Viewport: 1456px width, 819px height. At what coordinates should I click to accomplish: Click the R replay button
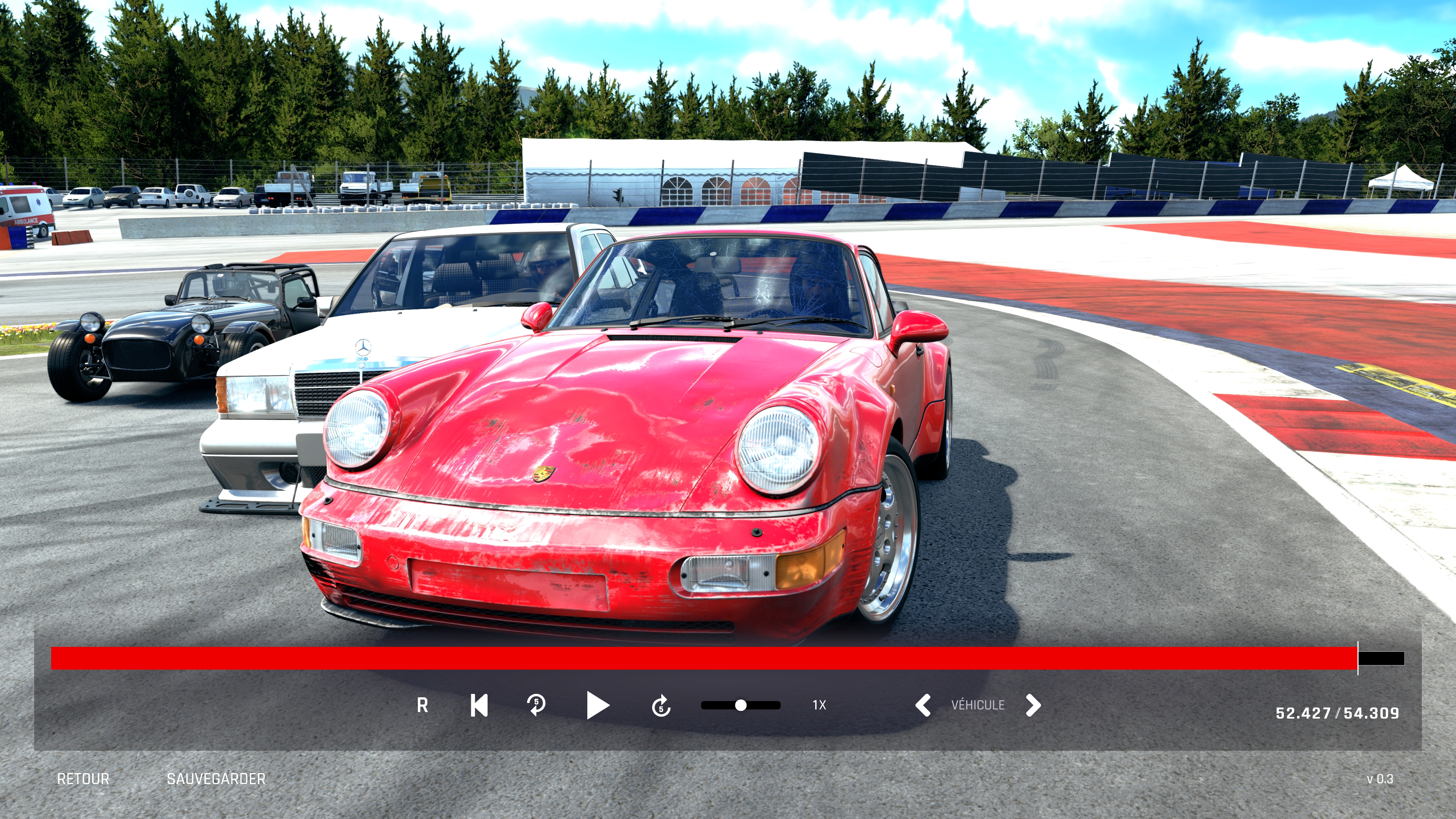click(x=422, y=705)
